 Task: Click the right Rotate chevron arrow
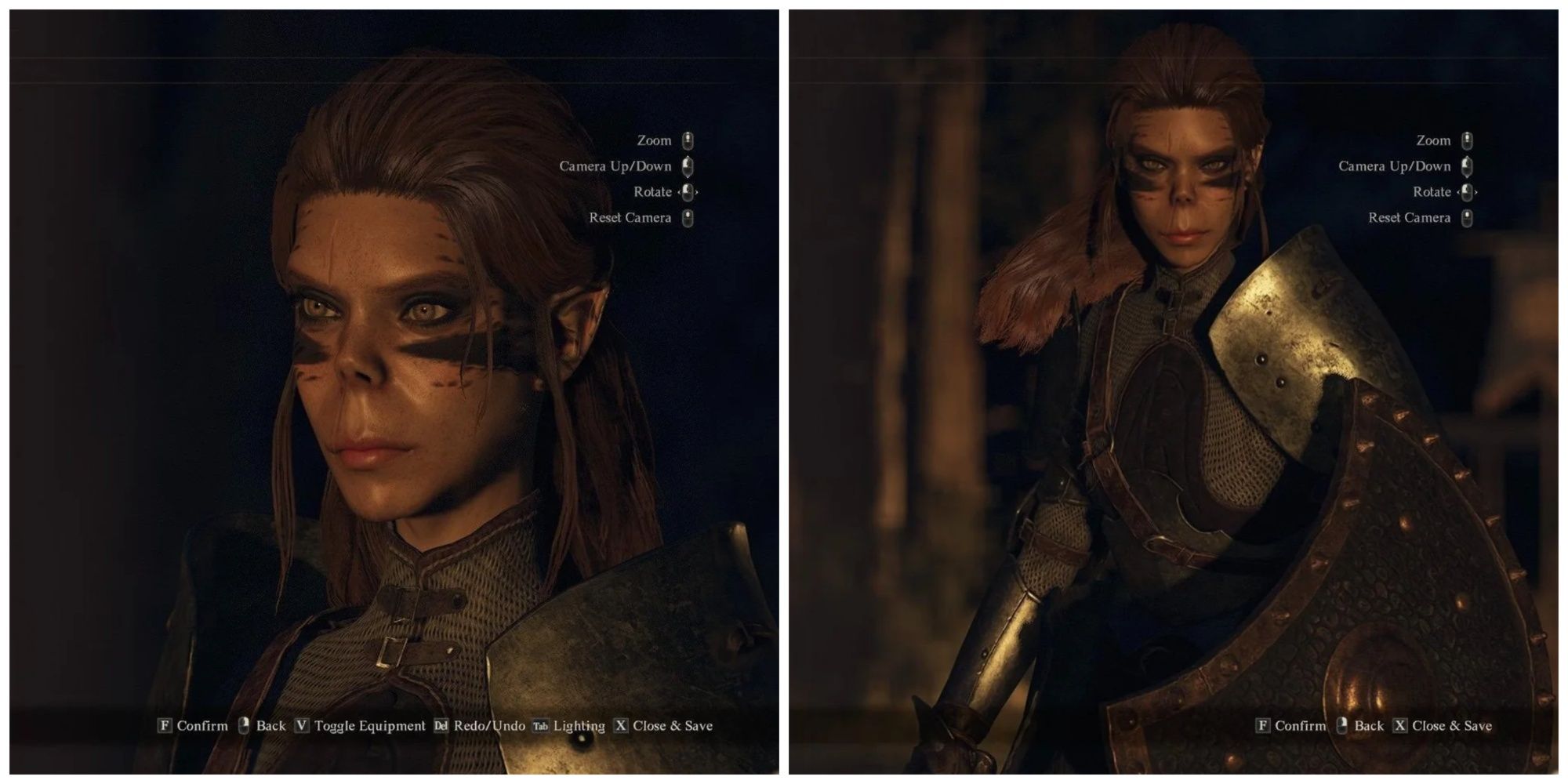tap(699, 192)
